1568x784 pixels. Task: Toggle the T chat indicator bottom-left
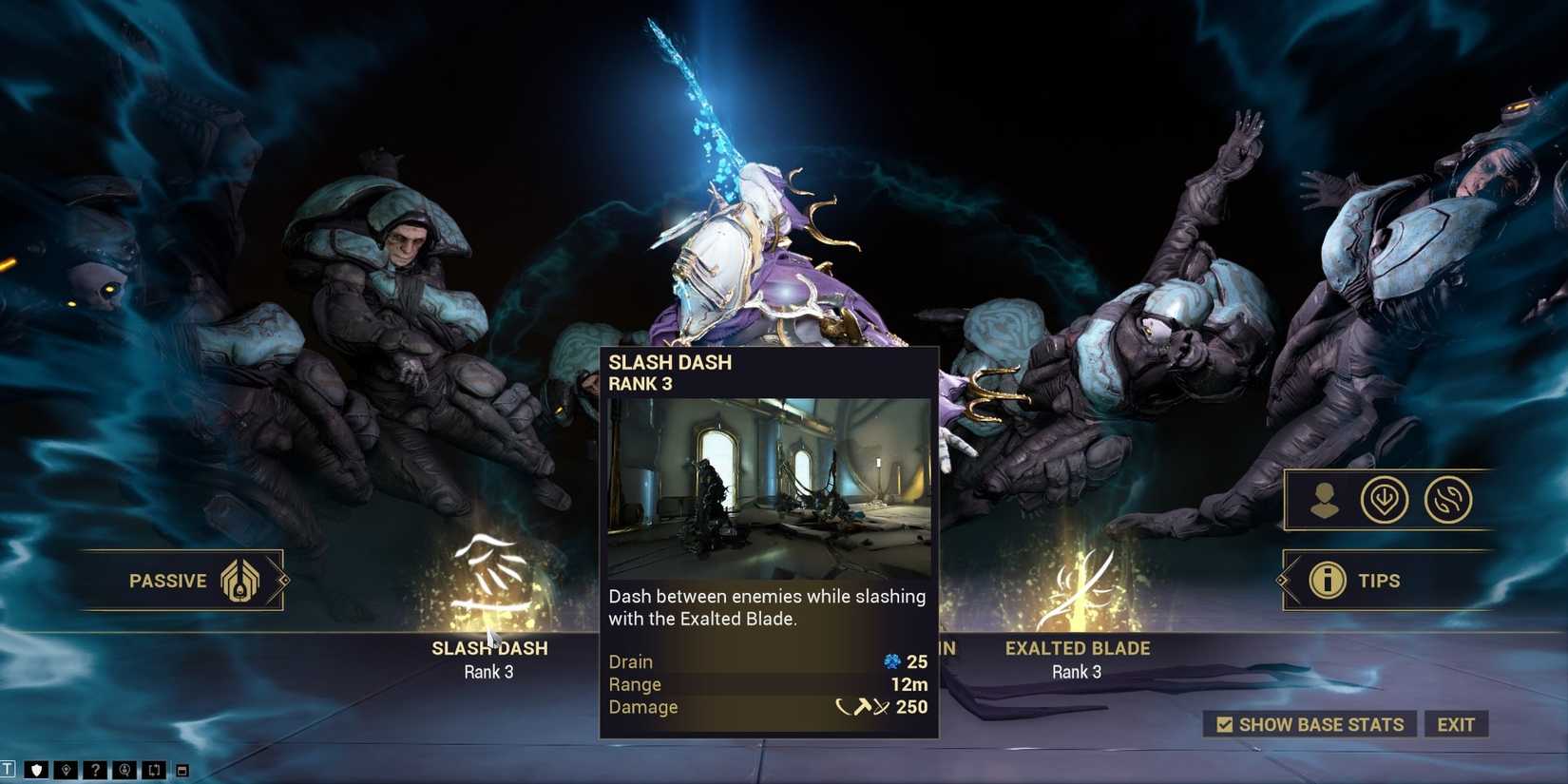click(8, 770)
